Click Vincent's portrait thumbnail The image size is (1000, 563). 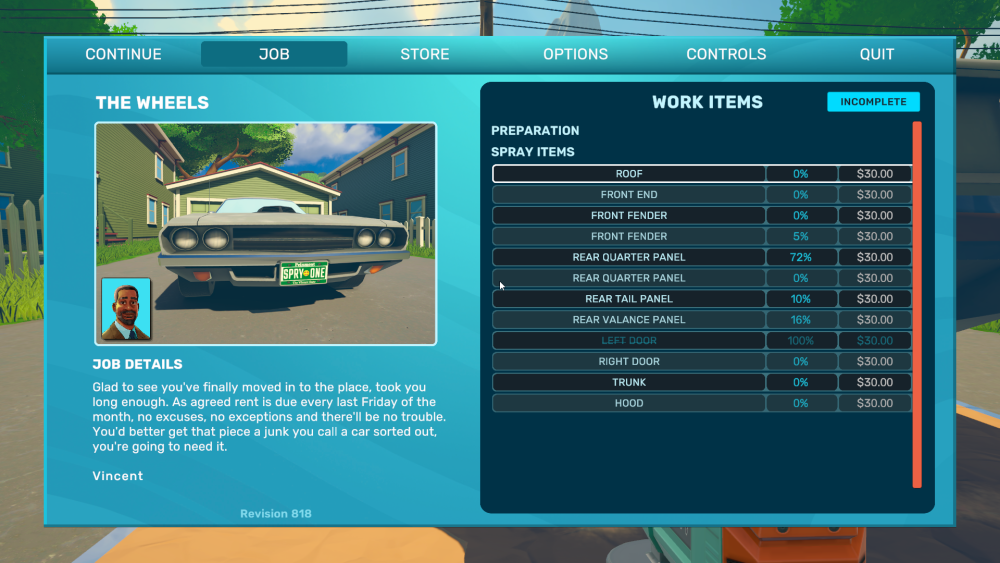pos(126,309)
